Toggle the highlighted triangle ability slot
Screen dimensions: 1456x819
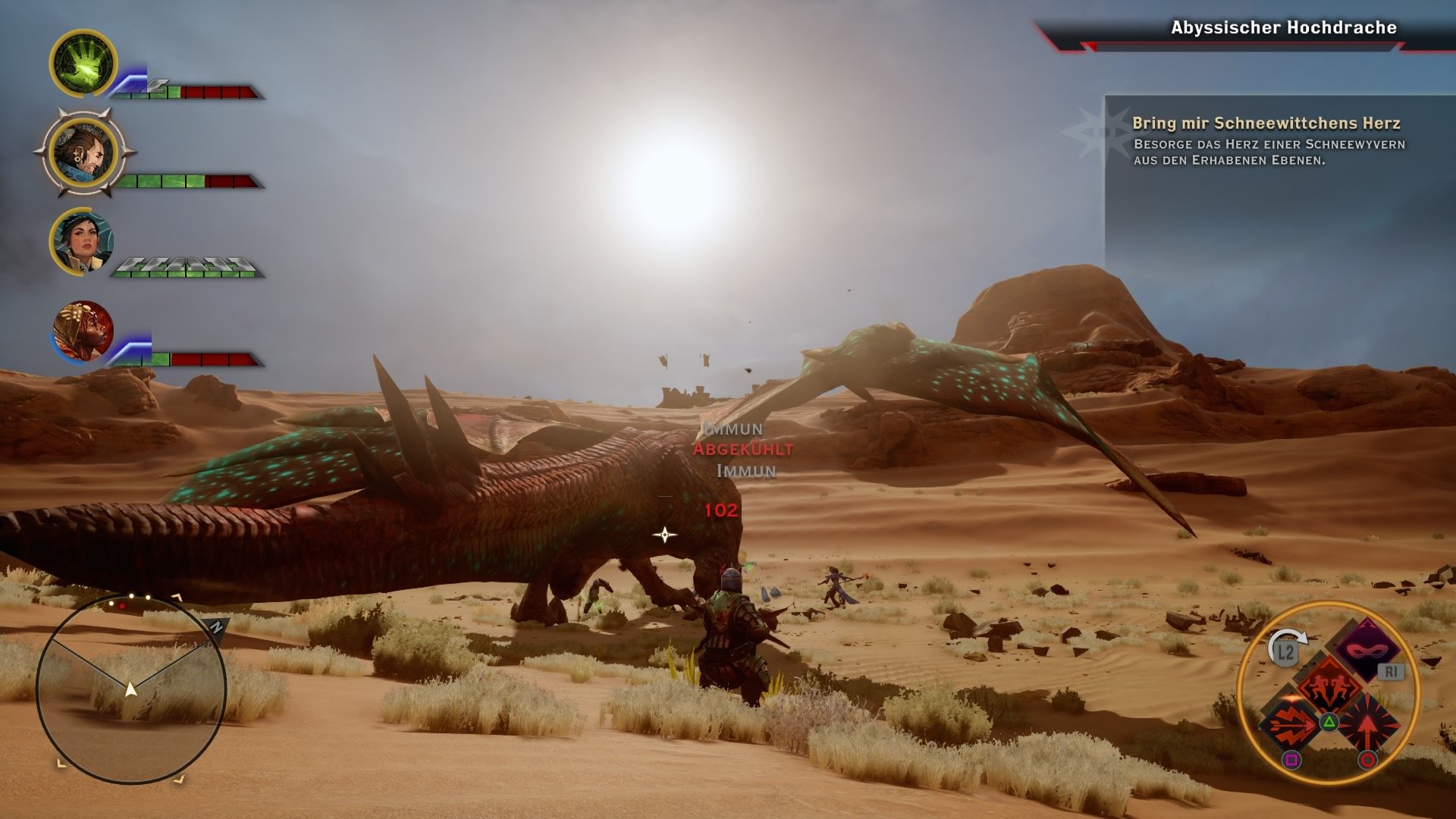(1329, 721)
